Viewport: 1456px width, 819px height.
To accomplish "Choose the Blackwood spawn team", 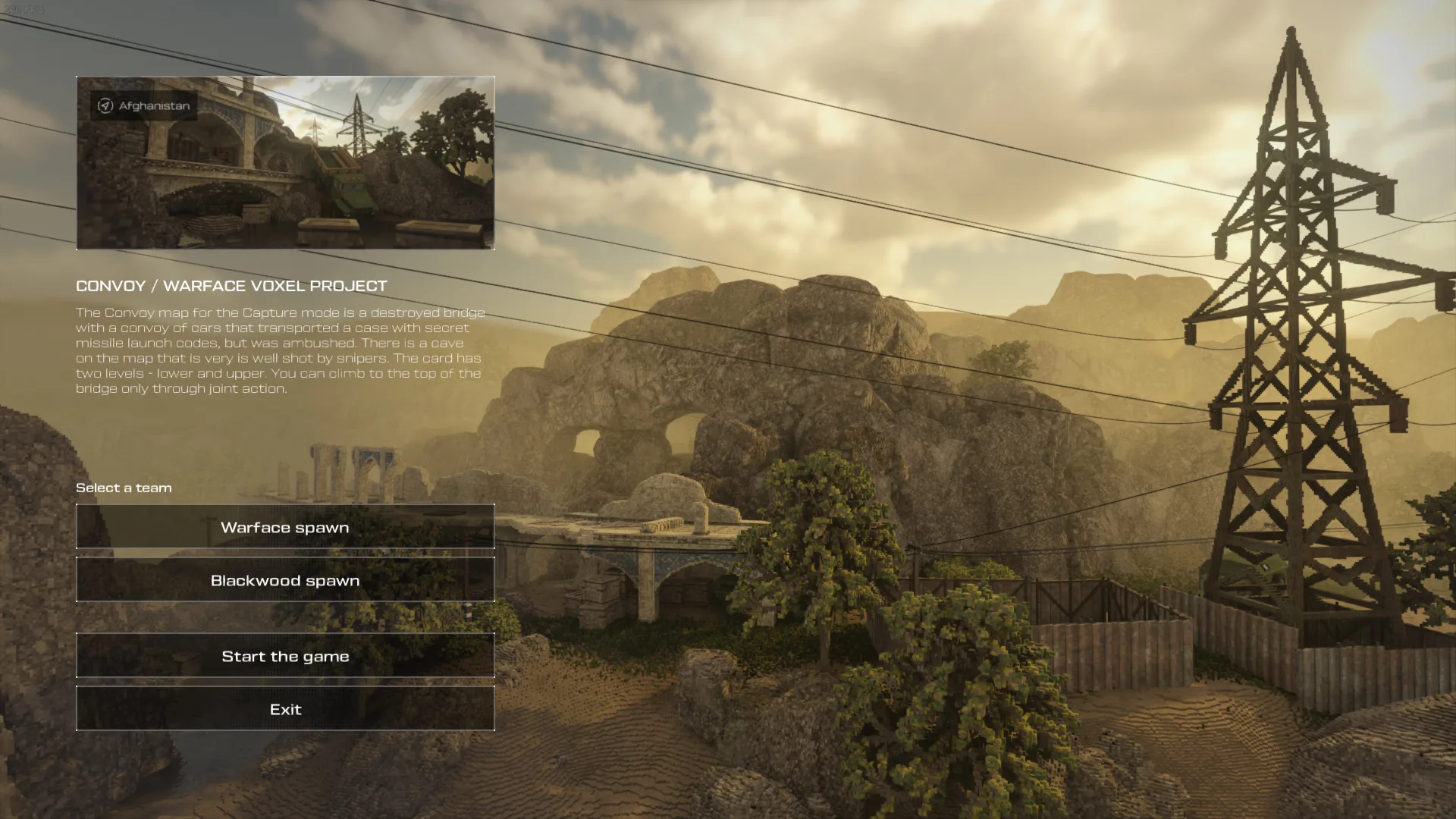I will [285, 580].
